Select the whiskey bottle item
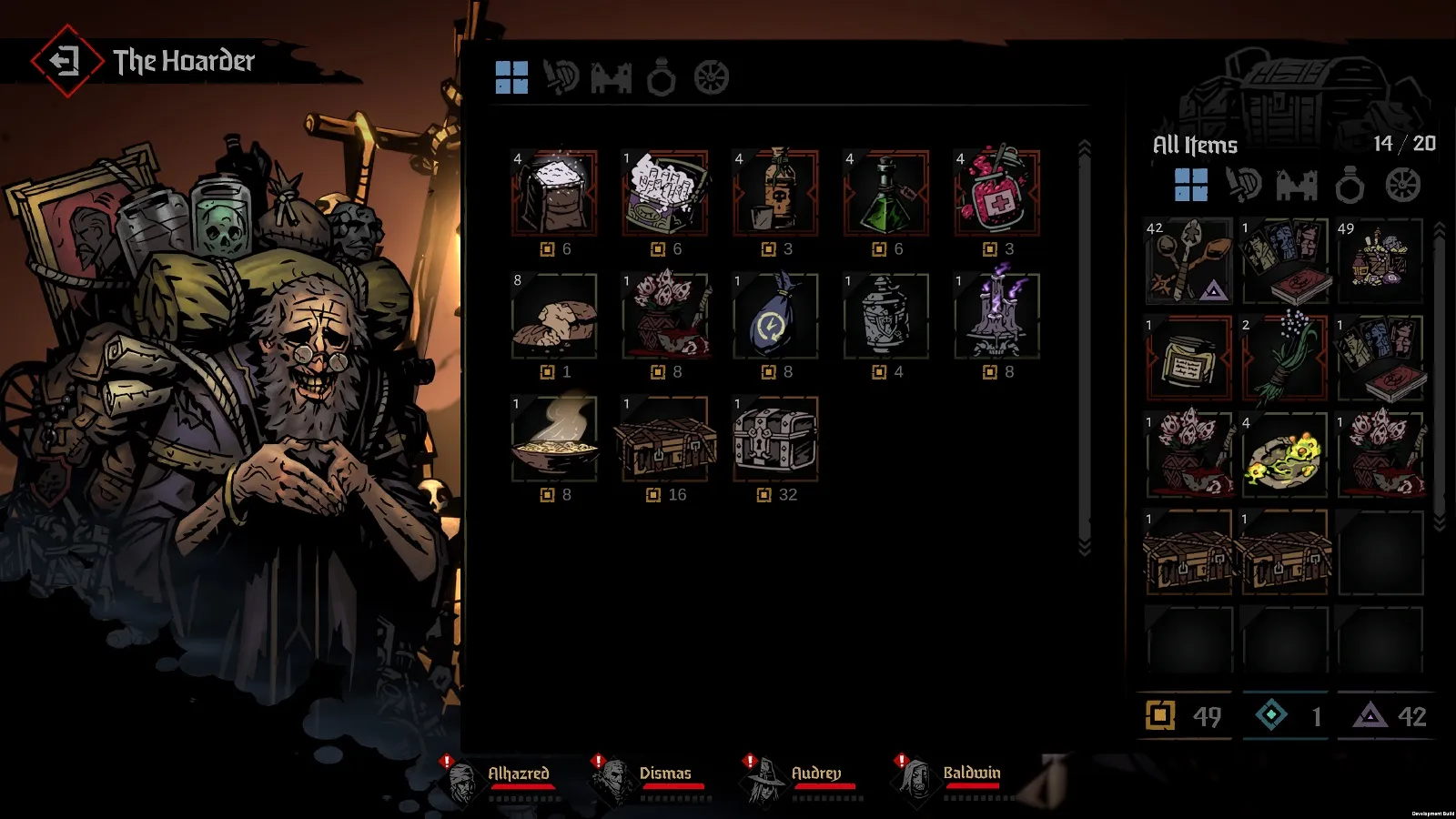Viewport: 1456px width, 819px height. pos(775,194)
